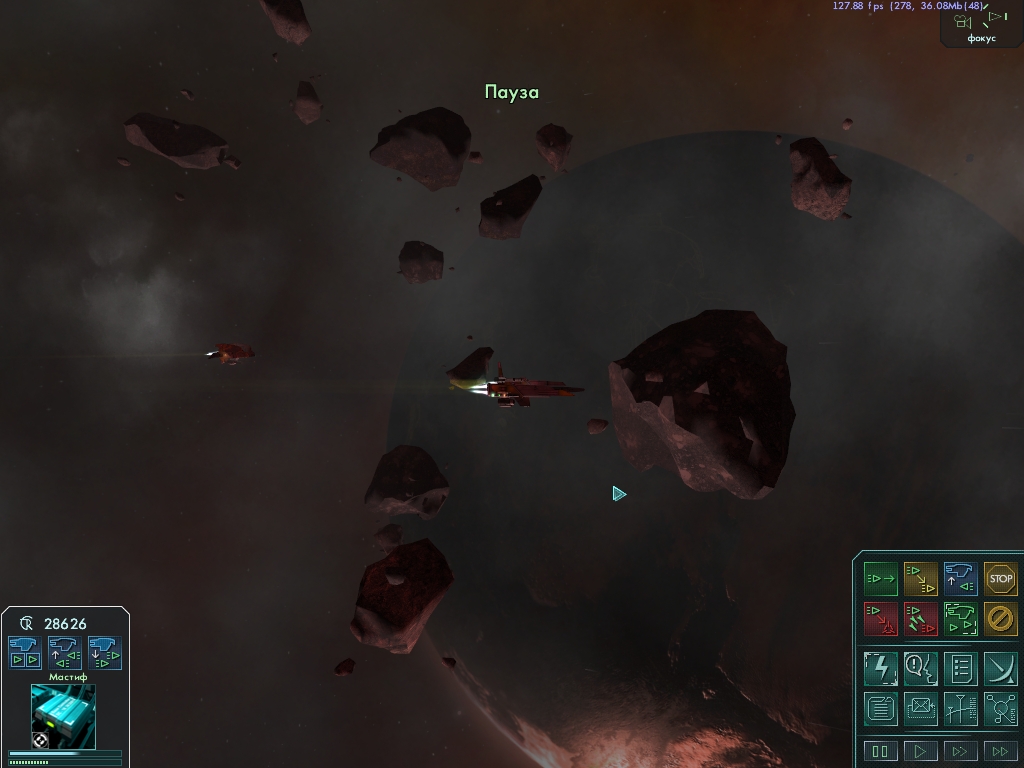Select the blue dock-to-ship order in command panel
Screen dimensions: 1024x768
tap(960, 578)
